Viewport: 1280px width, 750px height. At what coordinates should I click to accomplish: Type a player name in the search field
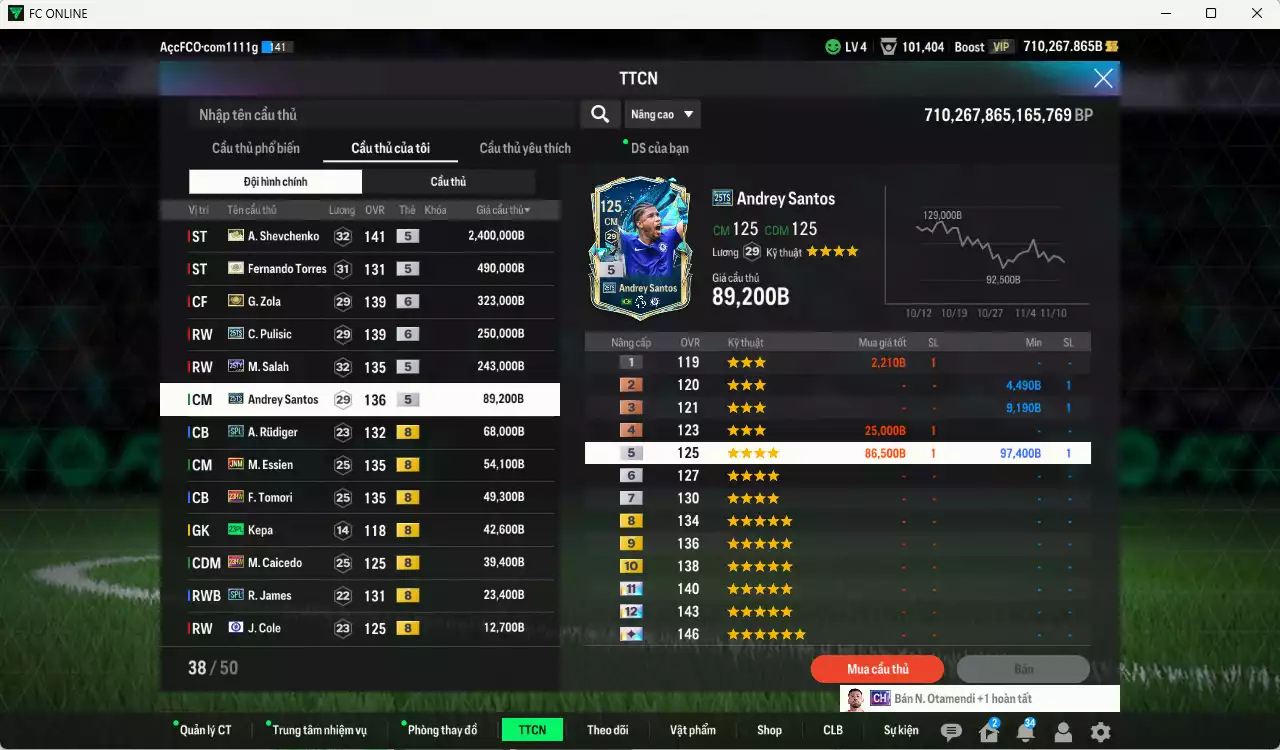click(x=380, y=114)
